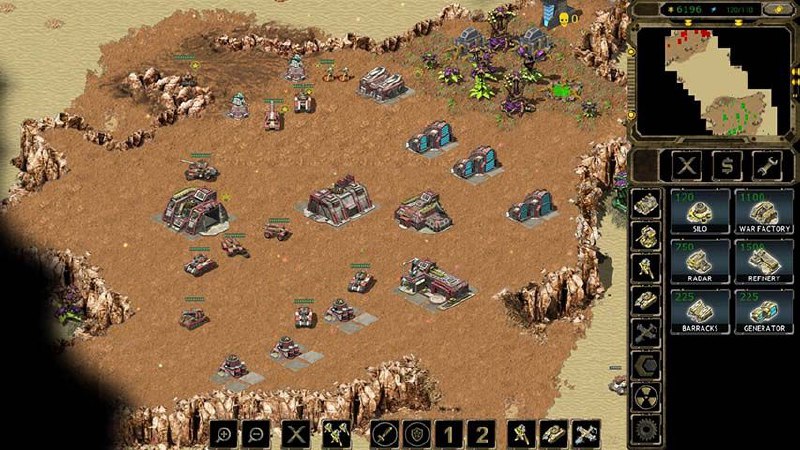Activate the sell mode dollar button

(727, 165)
